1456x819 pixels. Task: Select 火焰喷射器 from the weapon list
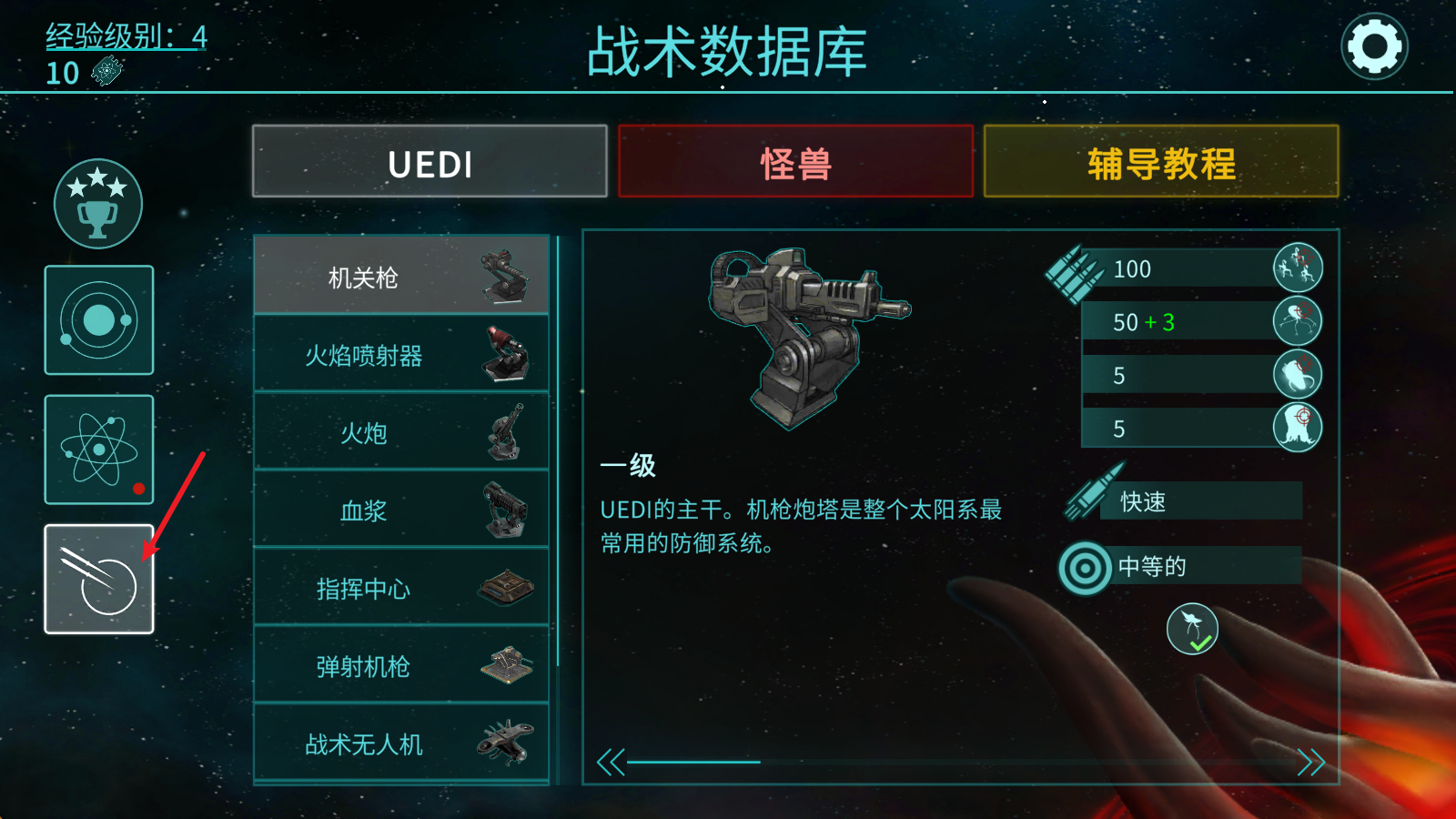click(400, 355)
